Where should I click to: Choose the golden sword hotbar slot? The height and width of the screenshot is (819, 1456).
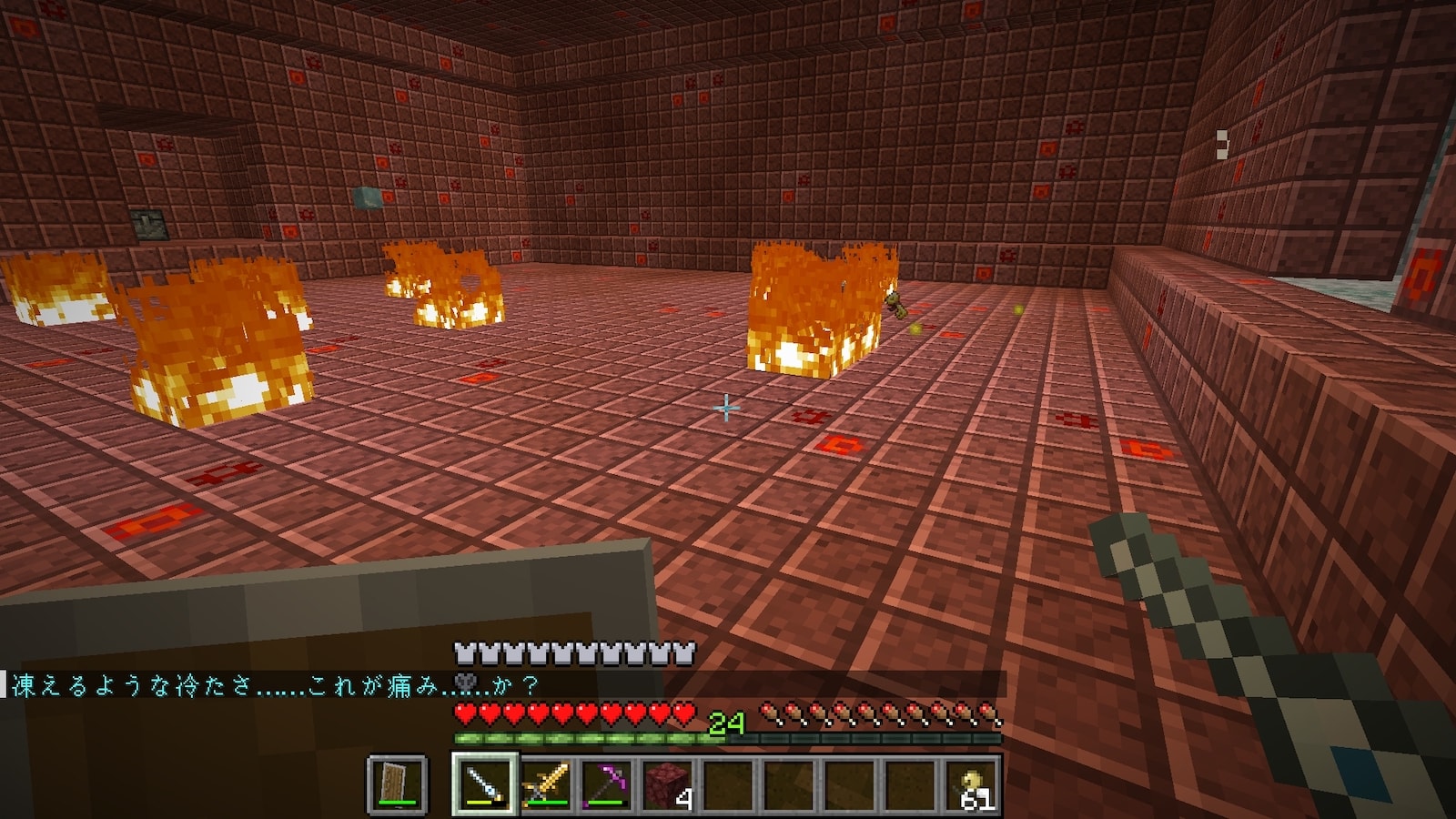click(545, 784)
